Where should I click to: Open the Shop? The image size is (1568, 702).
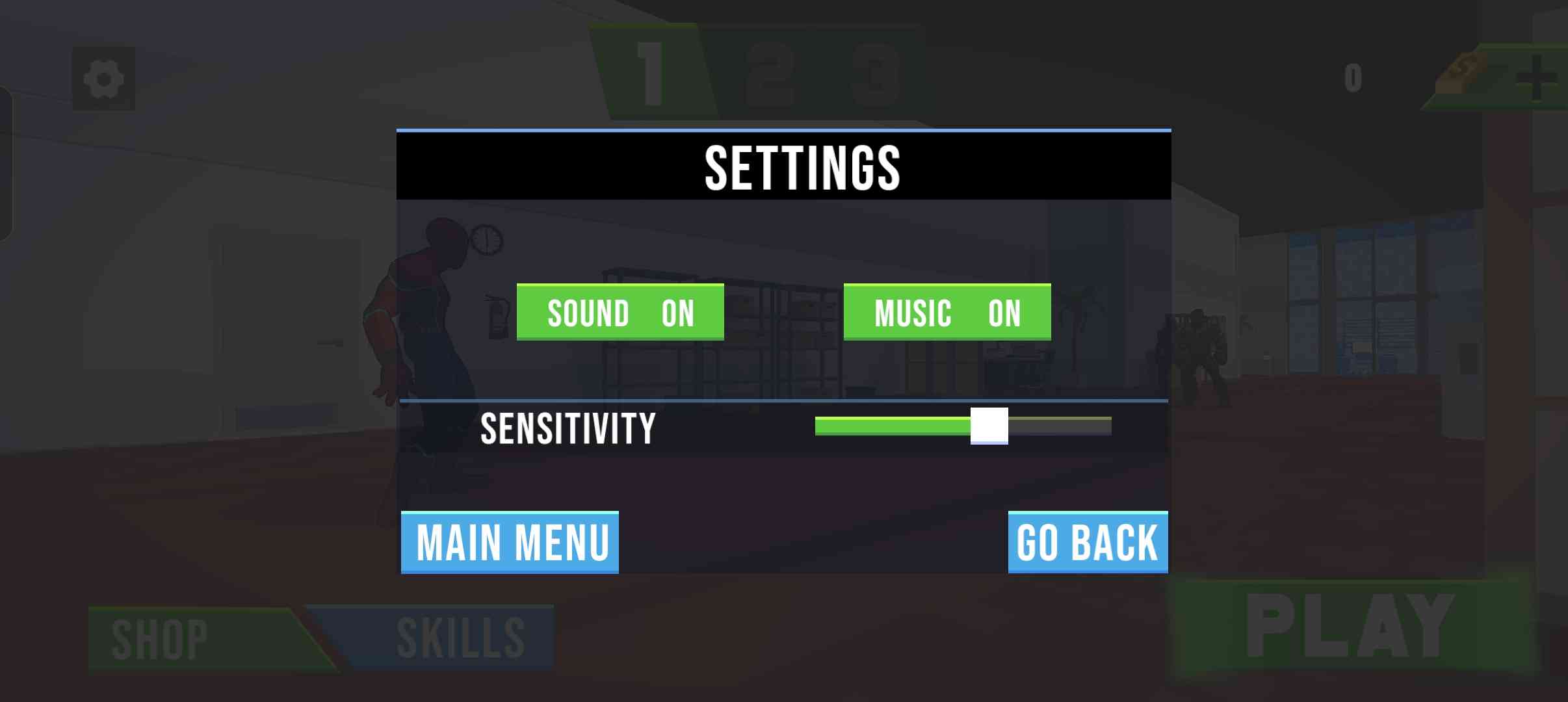click(x=195, y=639)
